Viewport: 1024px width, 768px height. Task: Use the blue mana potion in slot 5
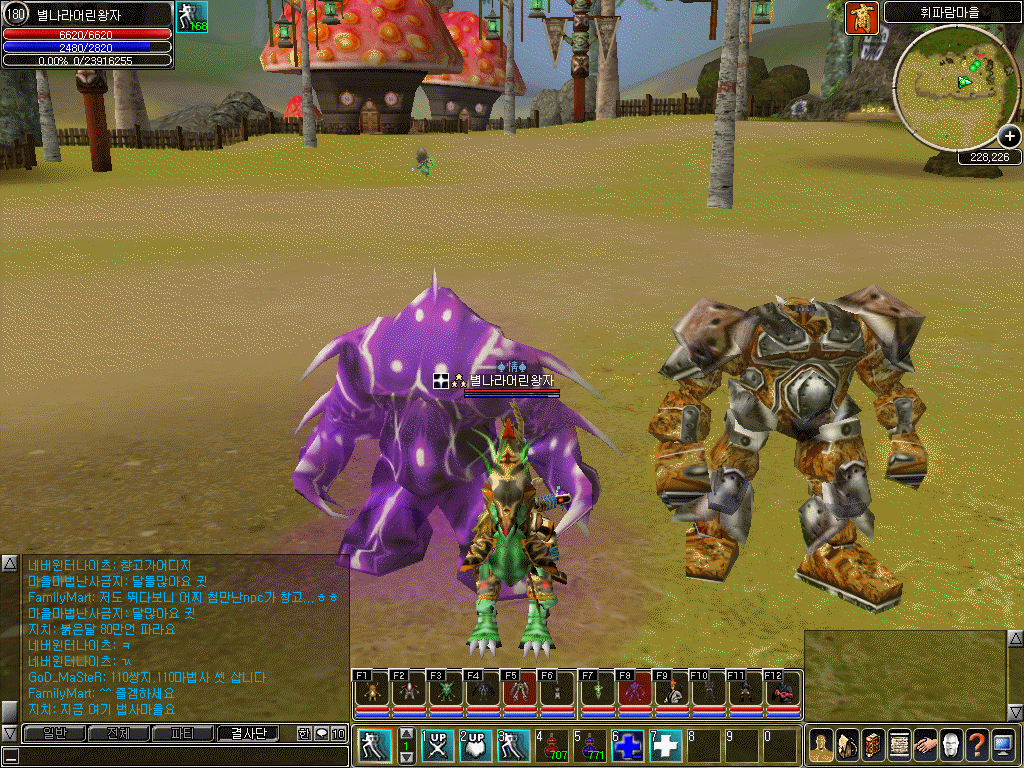point(589,745)
